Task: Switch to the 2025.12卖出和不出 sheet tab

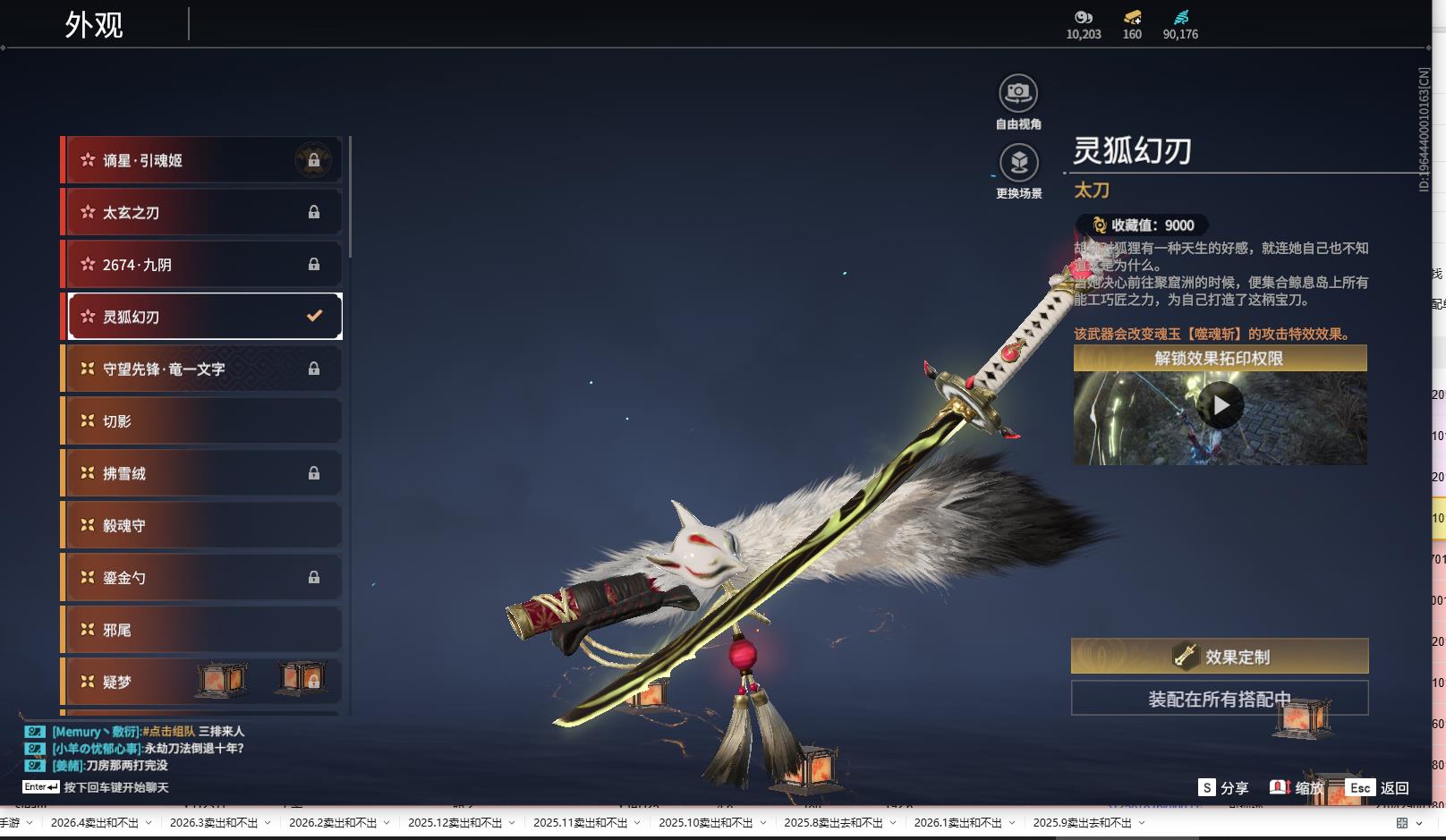Action: coord(455,823)
